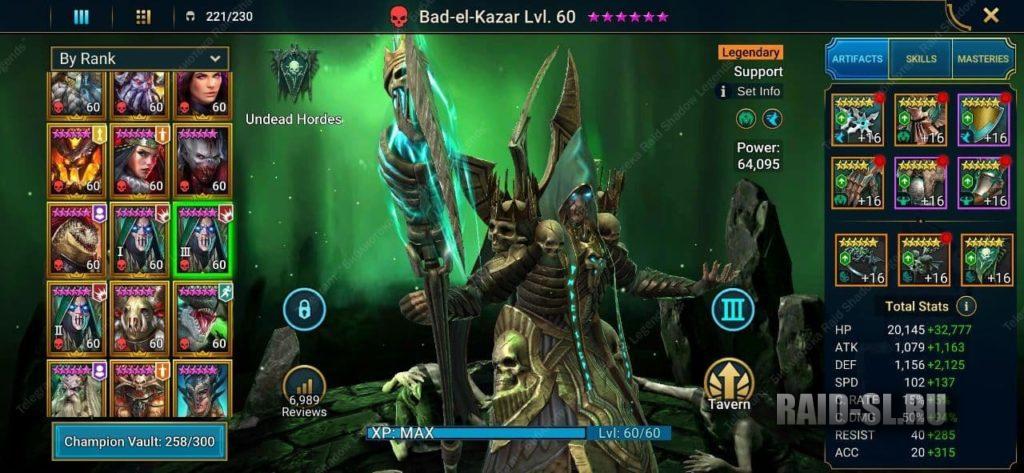Select the equipped weapon artifact slot

[856, 119]
